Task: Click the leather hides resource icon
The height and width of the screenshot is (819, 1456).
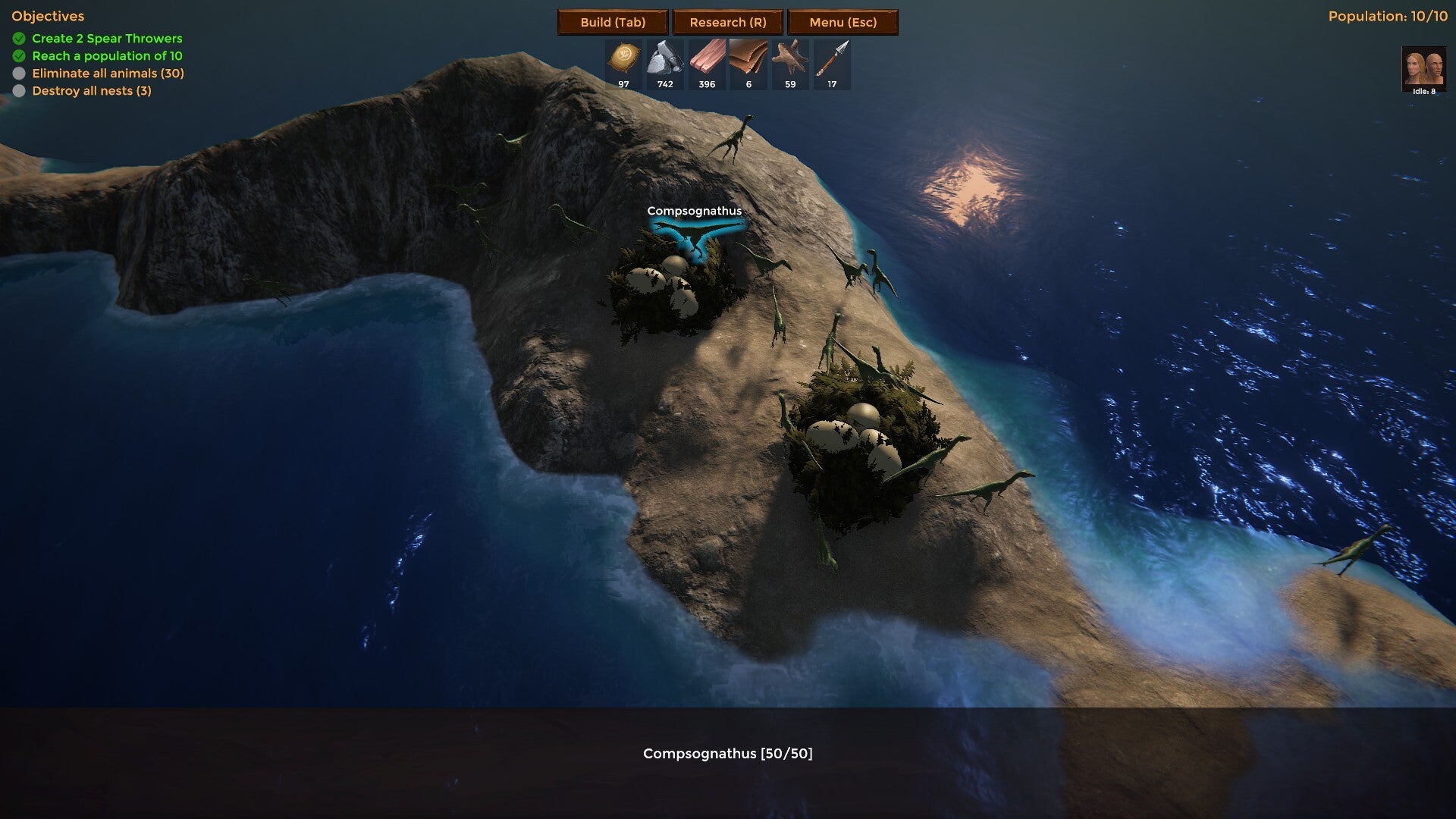Action: 748,59
